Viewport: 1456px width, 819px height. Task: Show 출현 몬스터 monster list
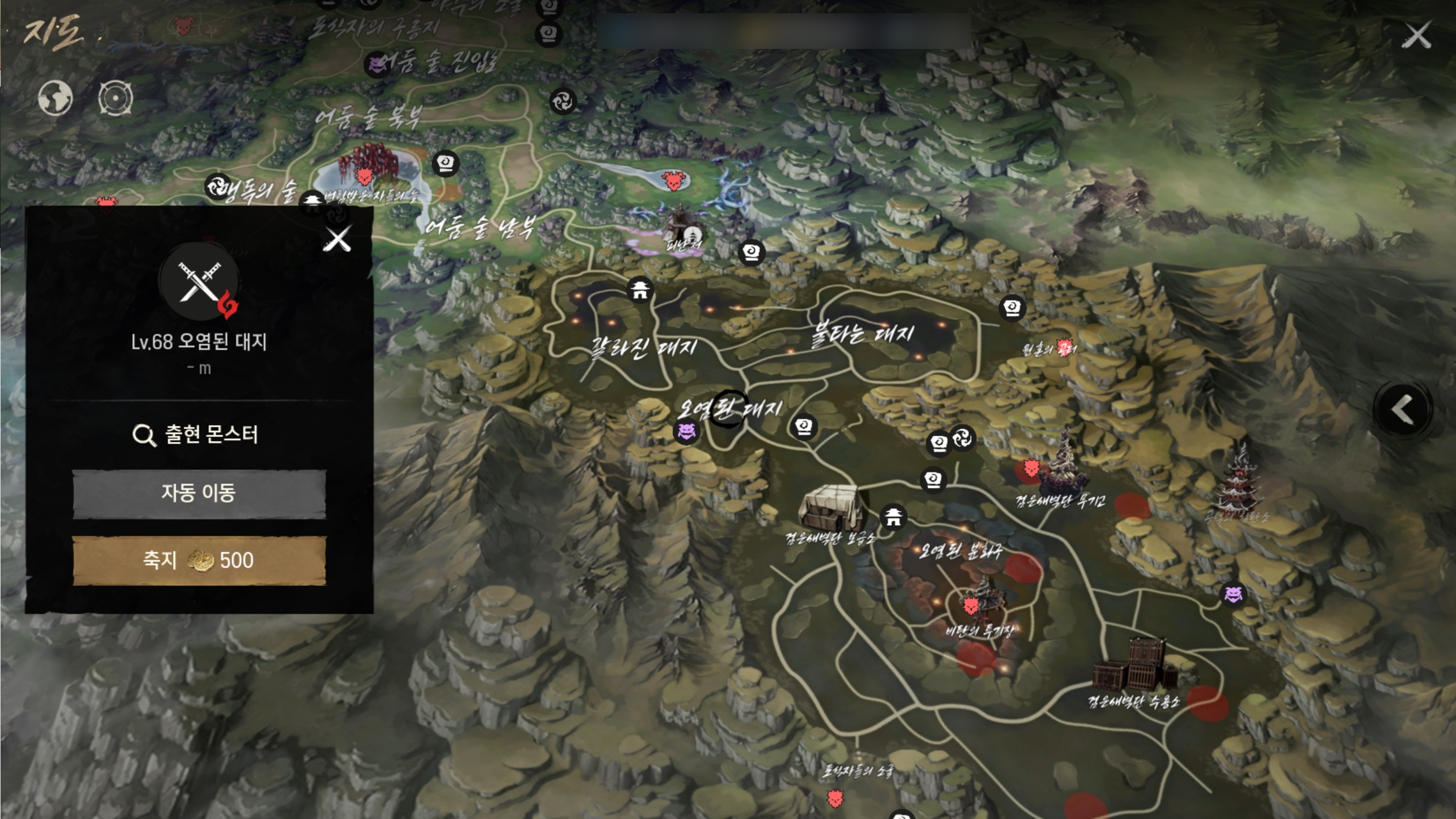pos(196,434)
